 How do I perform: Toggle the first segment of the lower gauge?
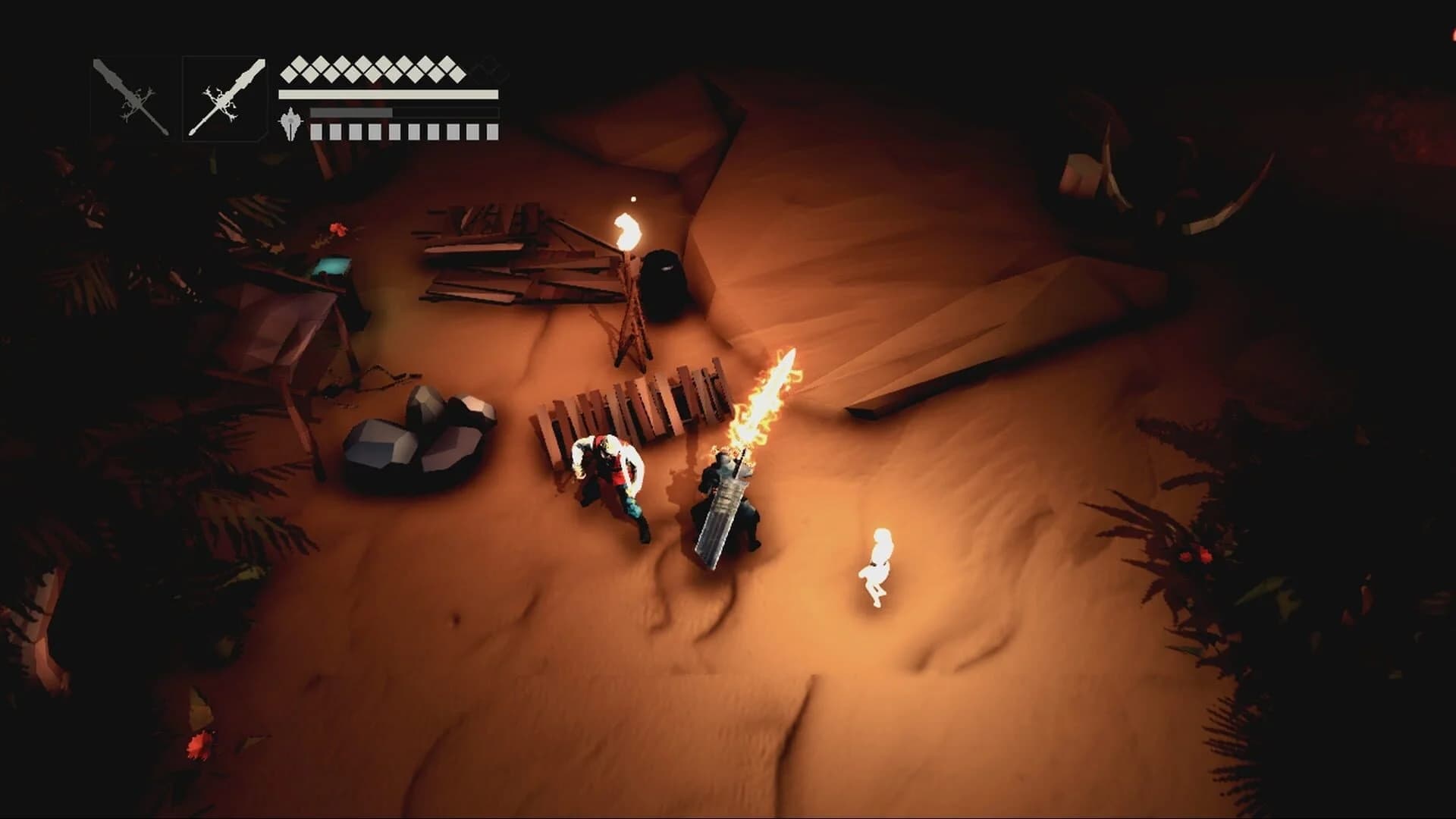316,130
